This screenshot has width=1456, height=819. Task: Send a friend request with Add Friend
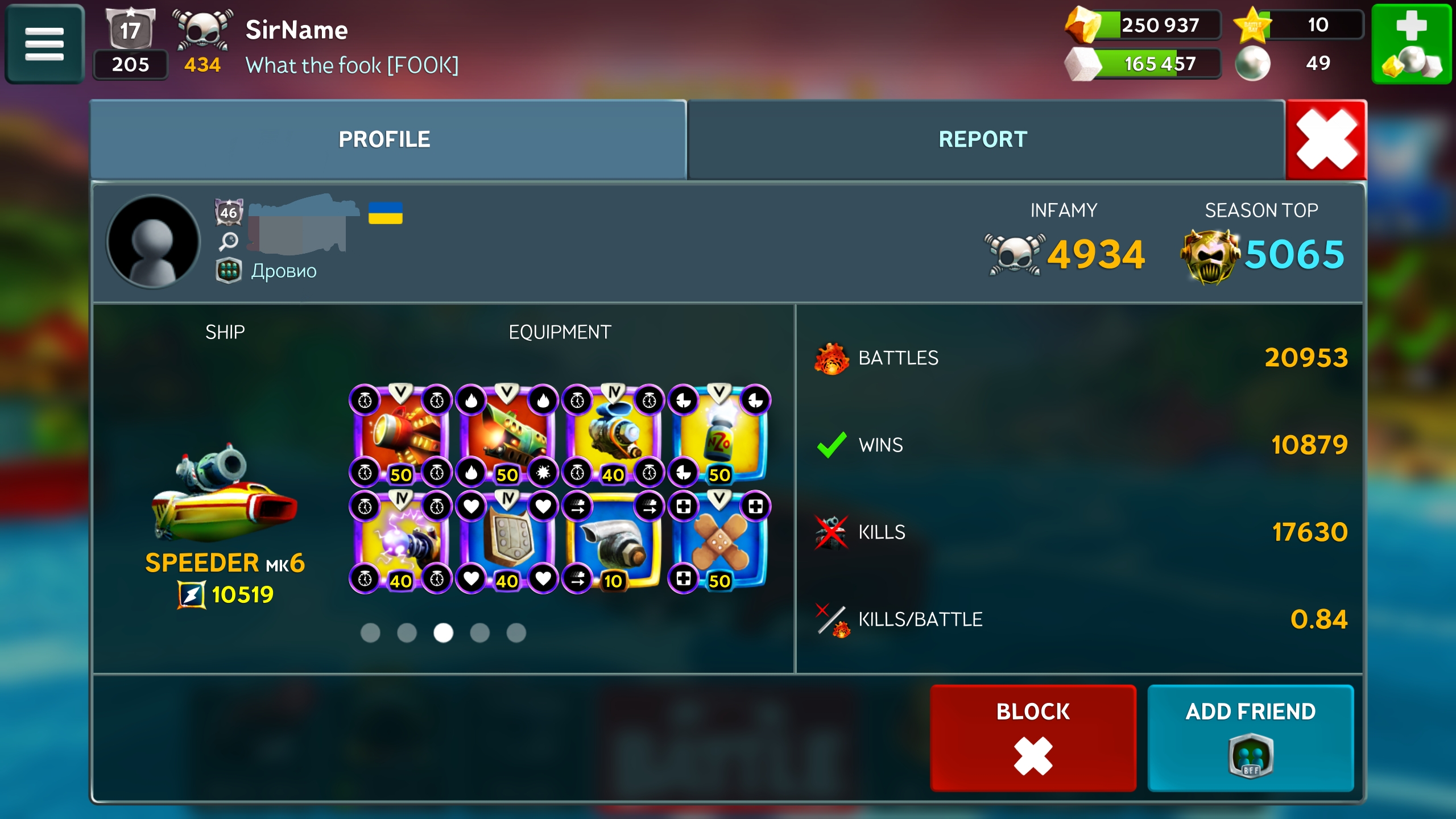[1250, 737]
